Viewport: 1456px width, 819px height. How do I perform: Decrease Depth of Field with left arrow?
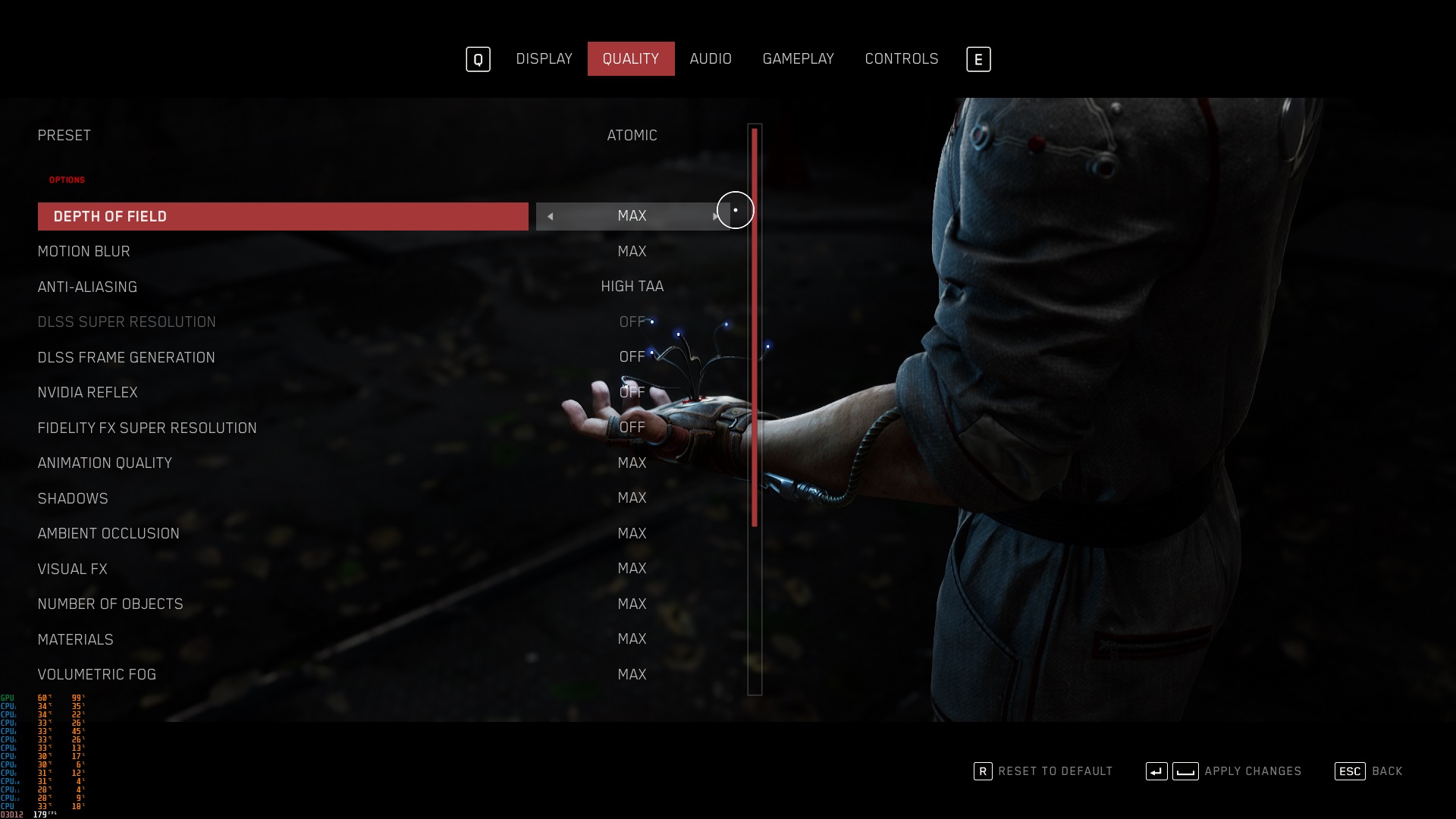(x=551, y=217)
